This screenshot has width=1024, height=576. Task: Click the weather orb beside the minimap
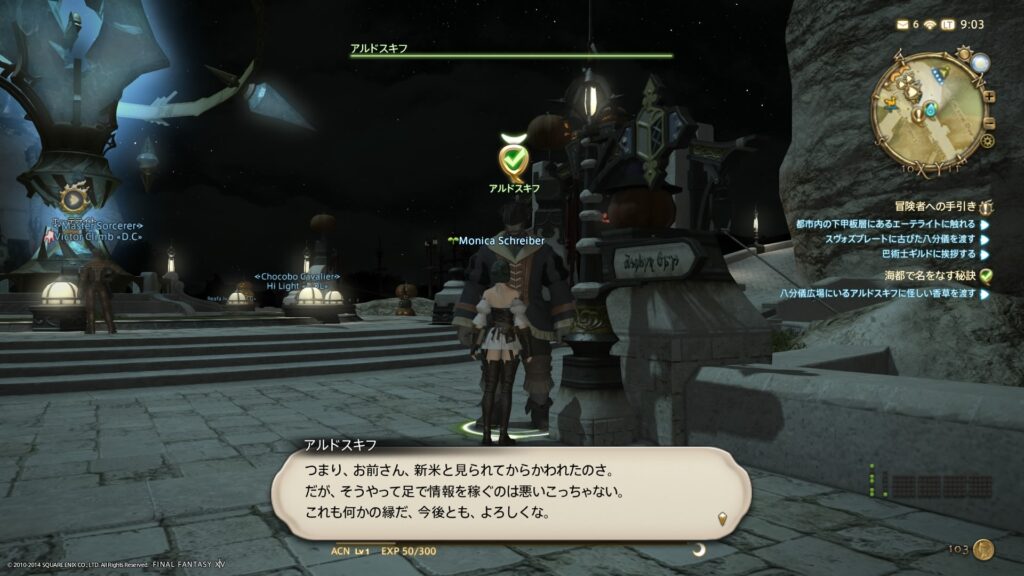point(978,64)
